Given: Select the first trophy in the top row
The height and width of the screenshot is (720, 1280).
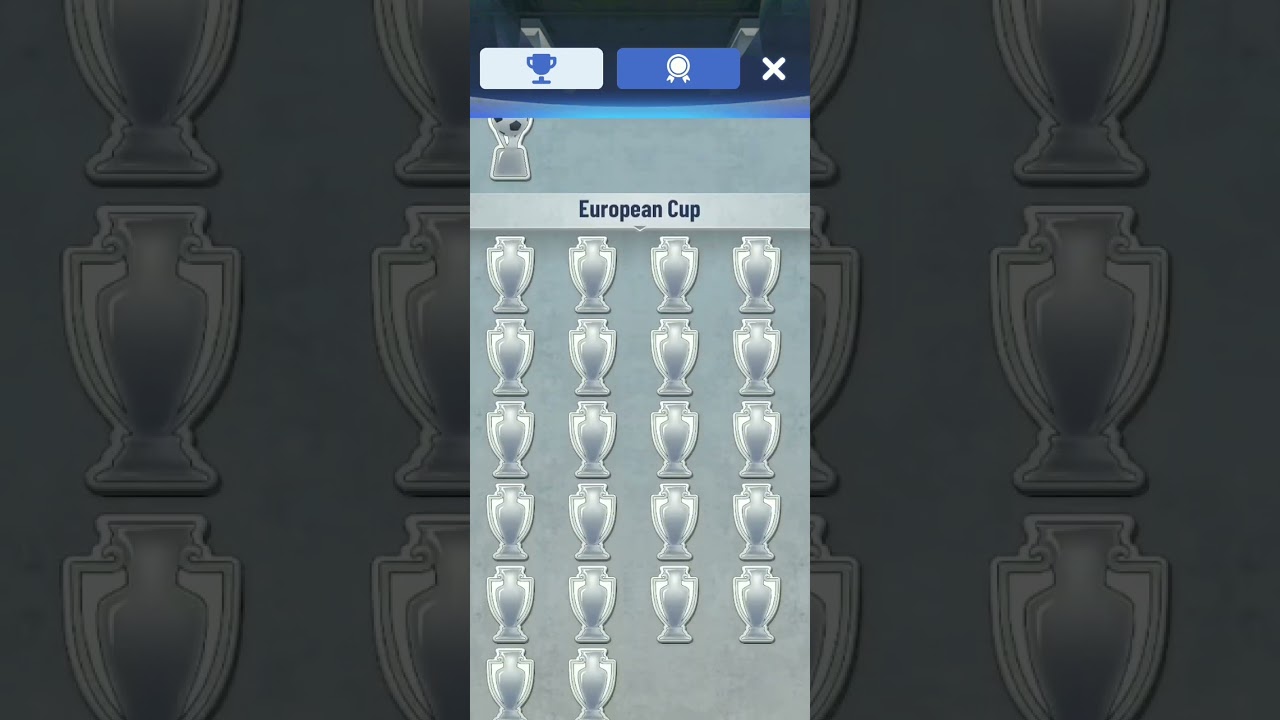Looking at the screenshot, I should pos(511,272).
